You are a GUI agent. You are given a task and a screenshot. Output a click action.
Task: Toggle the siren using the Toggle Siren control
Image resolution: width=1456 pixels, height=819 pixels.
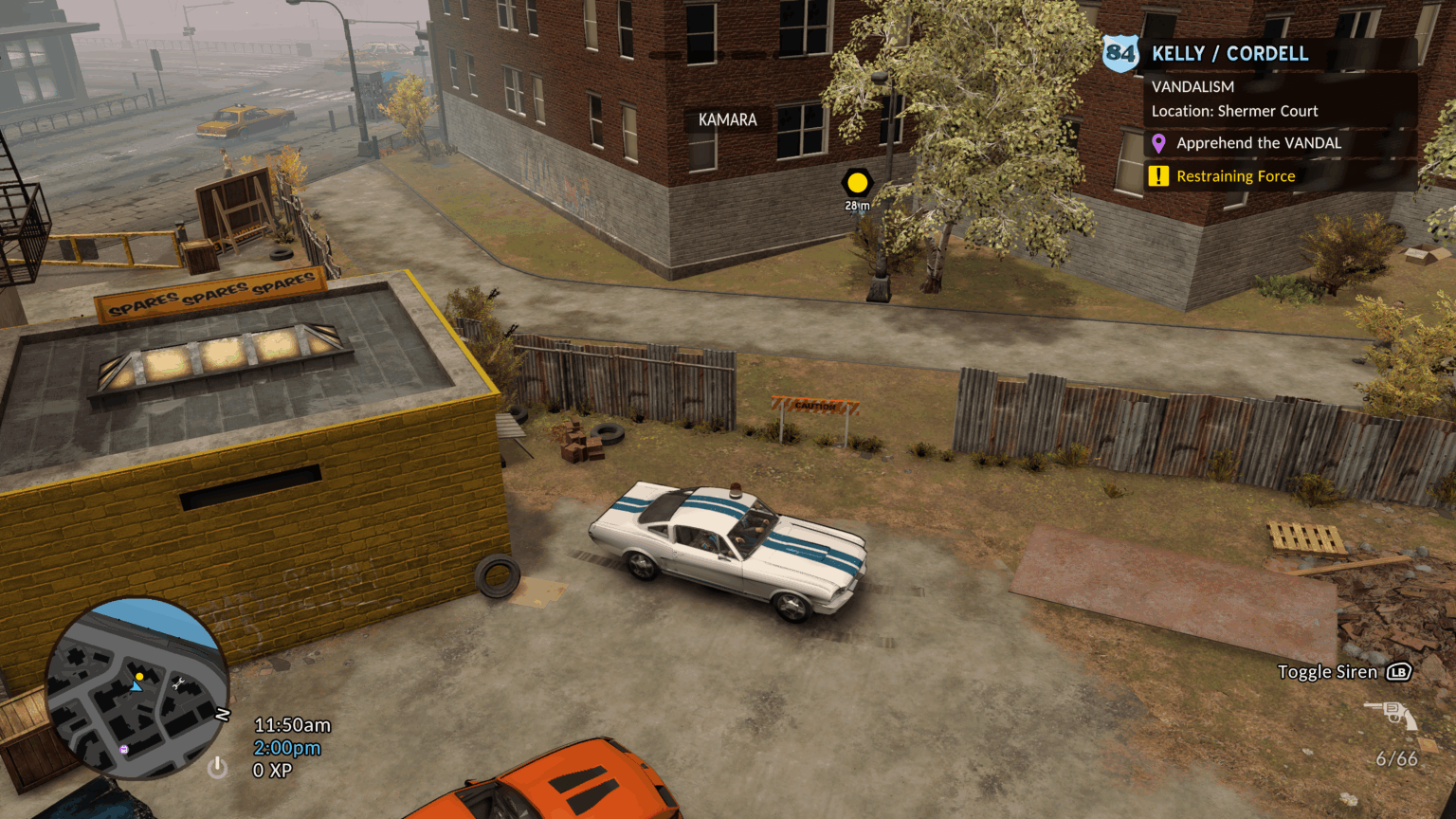(1329, 671)
